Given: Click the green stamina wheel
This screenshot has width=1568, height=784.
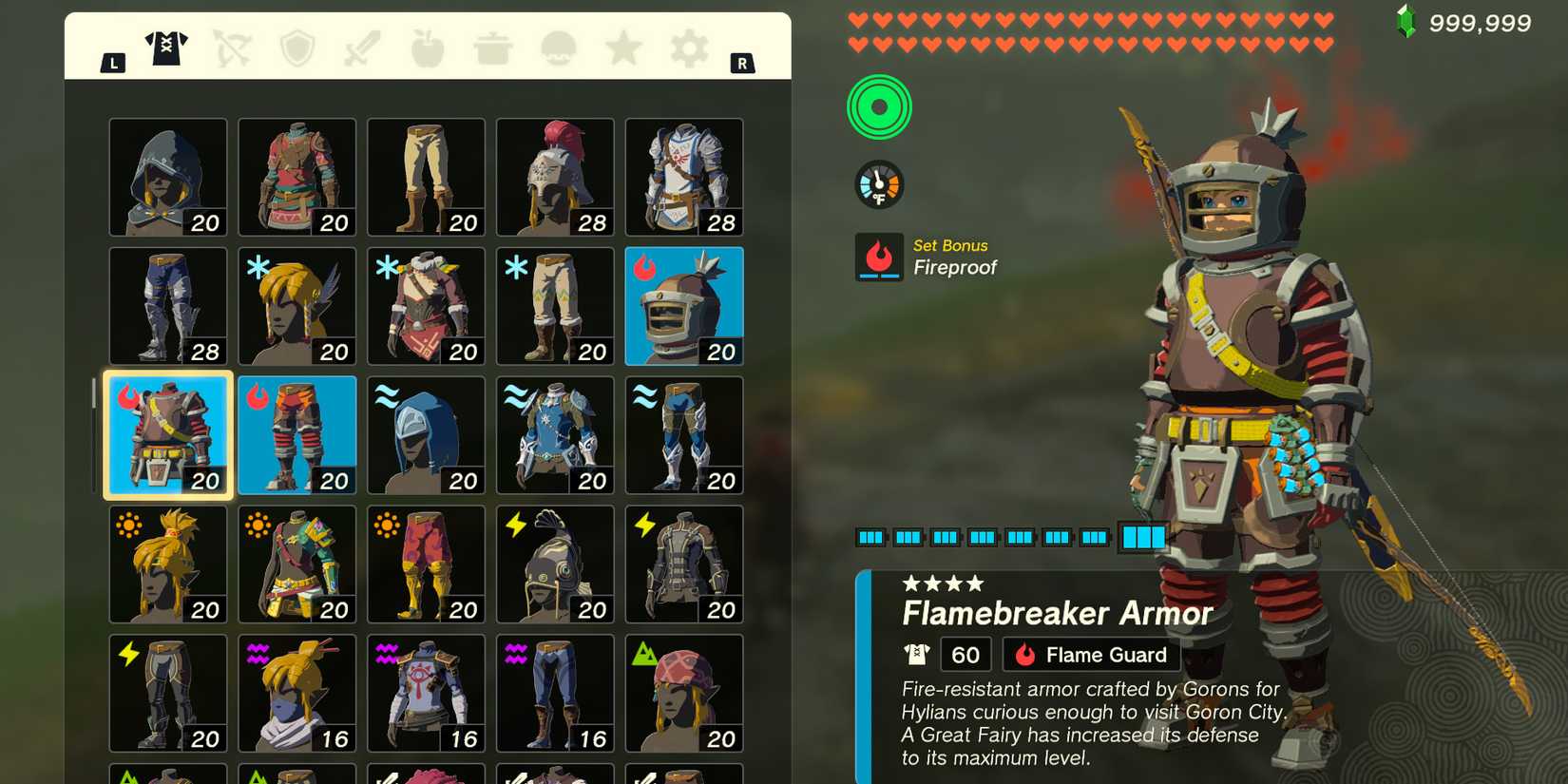Looking at the screenshot, I should pyautogui.click(x=879, y=106).
